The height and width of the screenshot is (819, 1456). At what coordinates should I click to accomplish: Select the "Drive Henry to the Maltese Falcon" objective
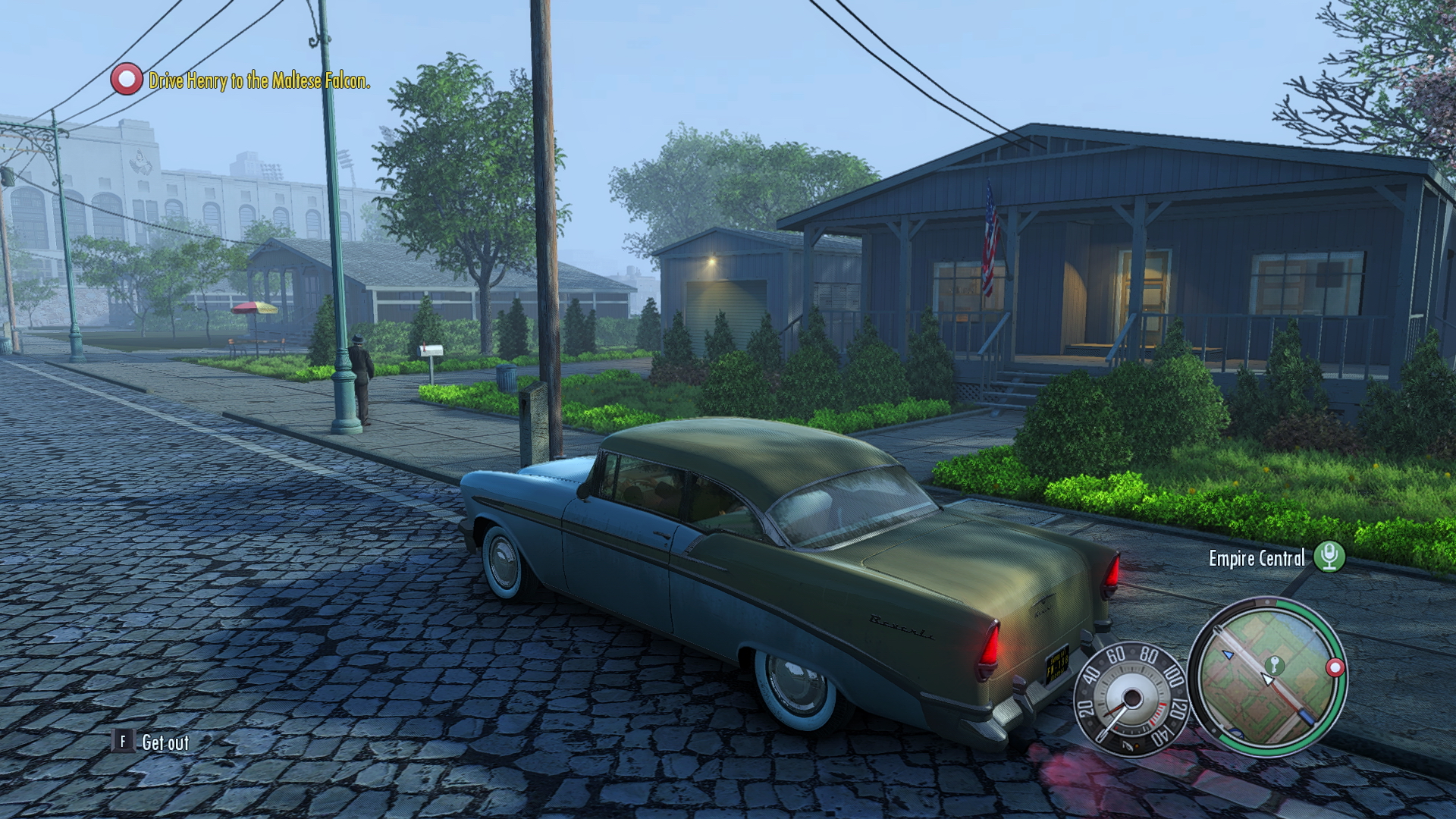click(259, 80)
